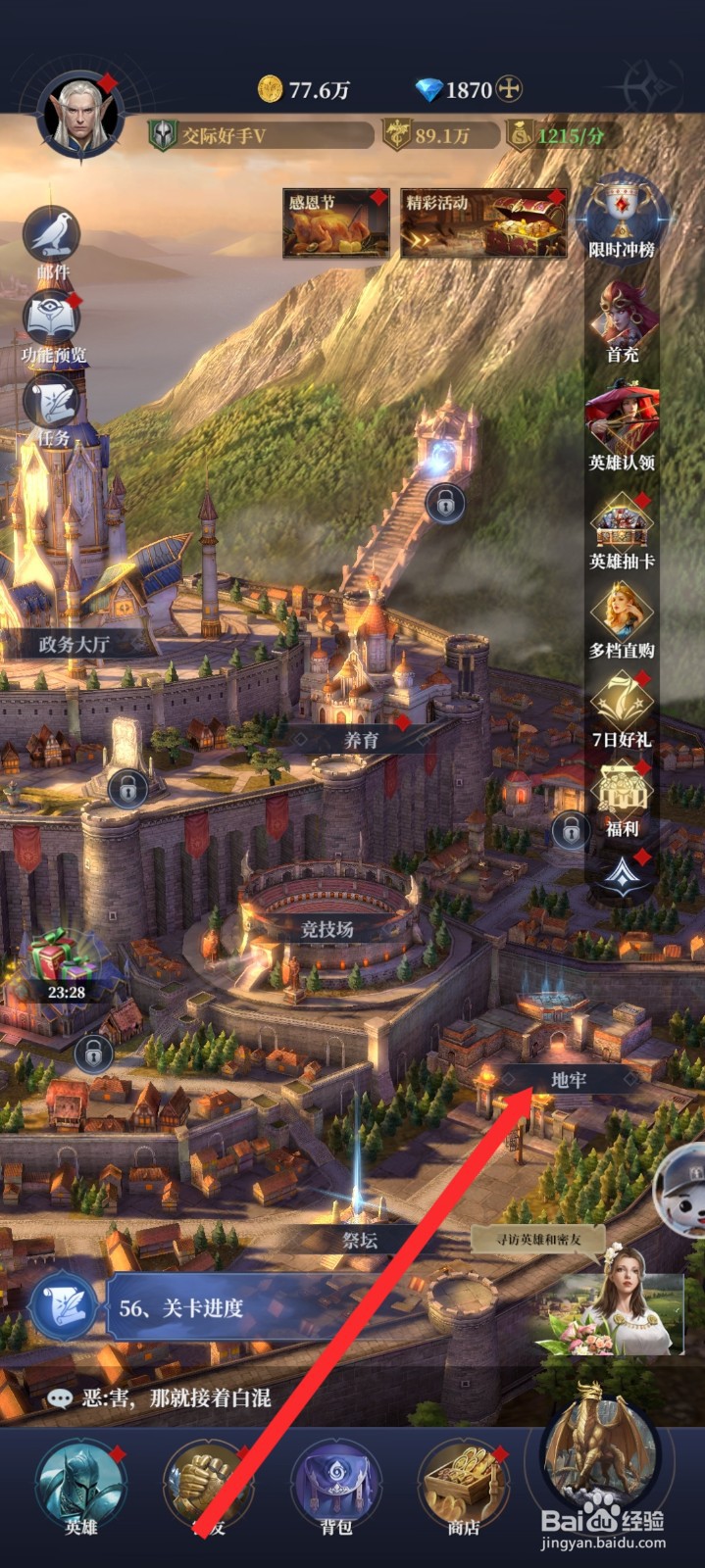Image resolution: width=705 pixels, height=1568 pixels.
Task: Open 英雄抽卡 hero card draw
Action: tap(622, 527)
